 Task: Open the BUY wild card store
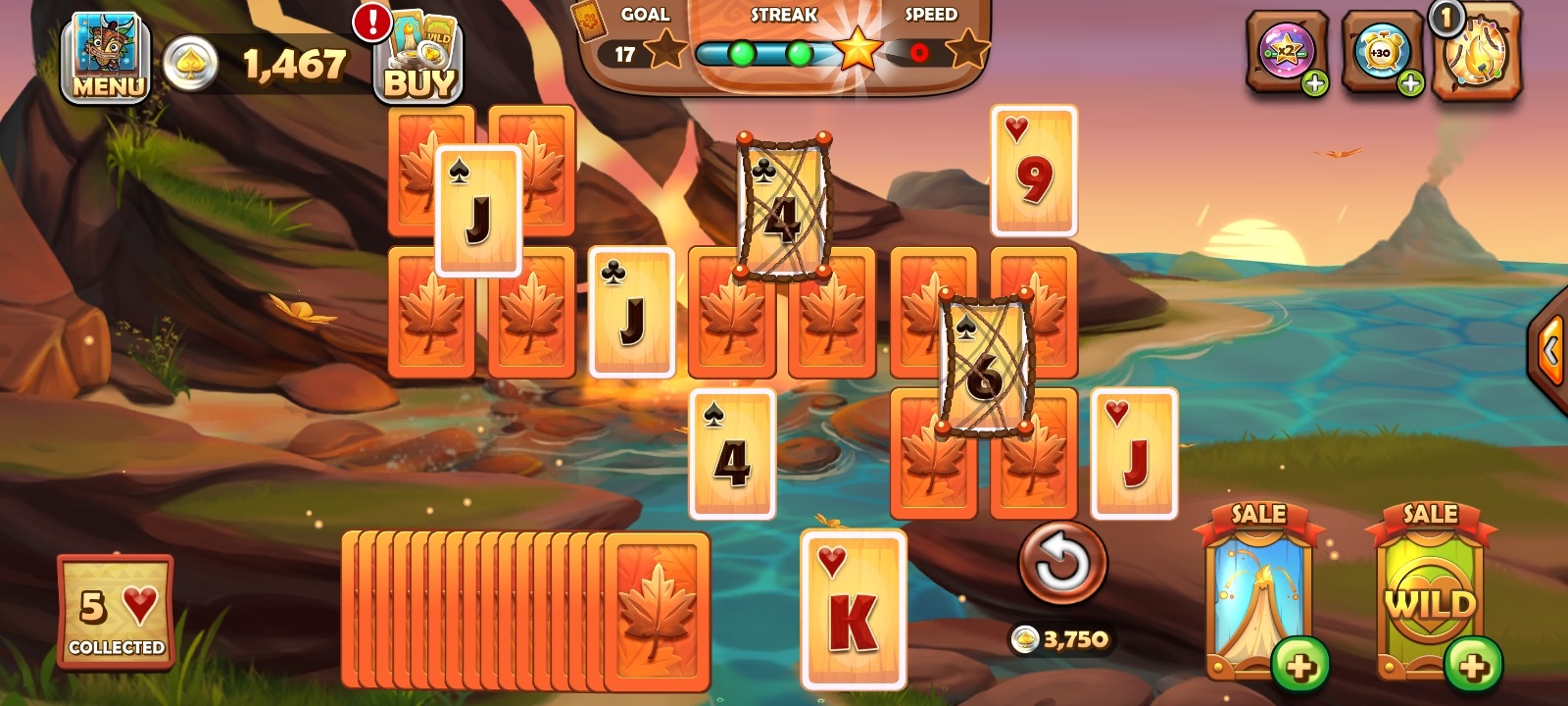(419, 59)
